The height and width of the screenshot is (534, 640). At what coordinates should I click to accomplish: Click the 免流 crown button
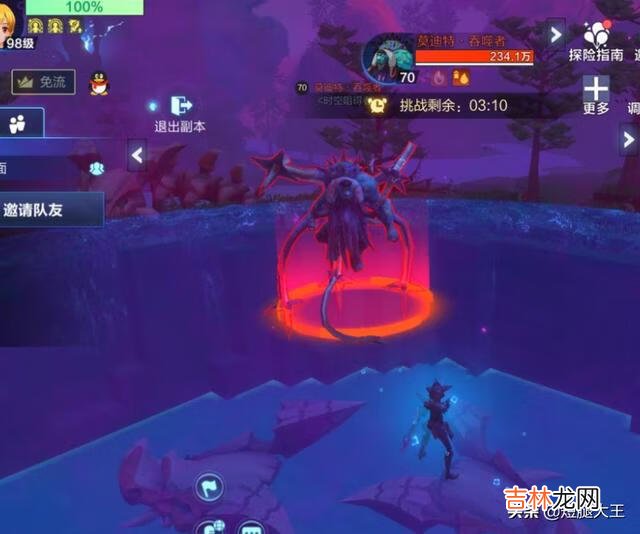tap(43, 83)
